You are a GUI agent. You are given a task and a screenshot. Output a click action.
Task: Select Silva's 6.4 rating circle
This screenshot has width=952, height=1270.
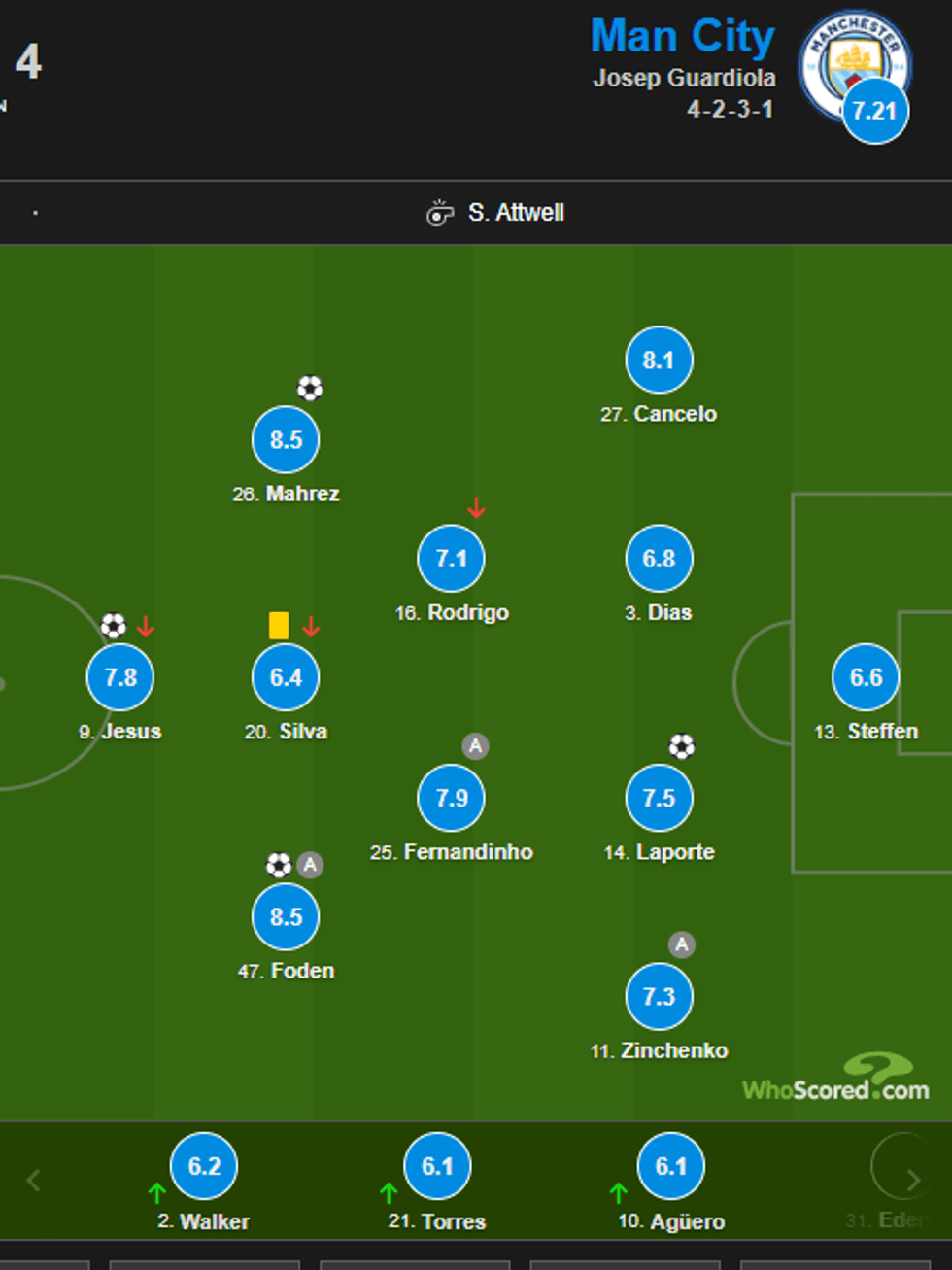(286, 677)
